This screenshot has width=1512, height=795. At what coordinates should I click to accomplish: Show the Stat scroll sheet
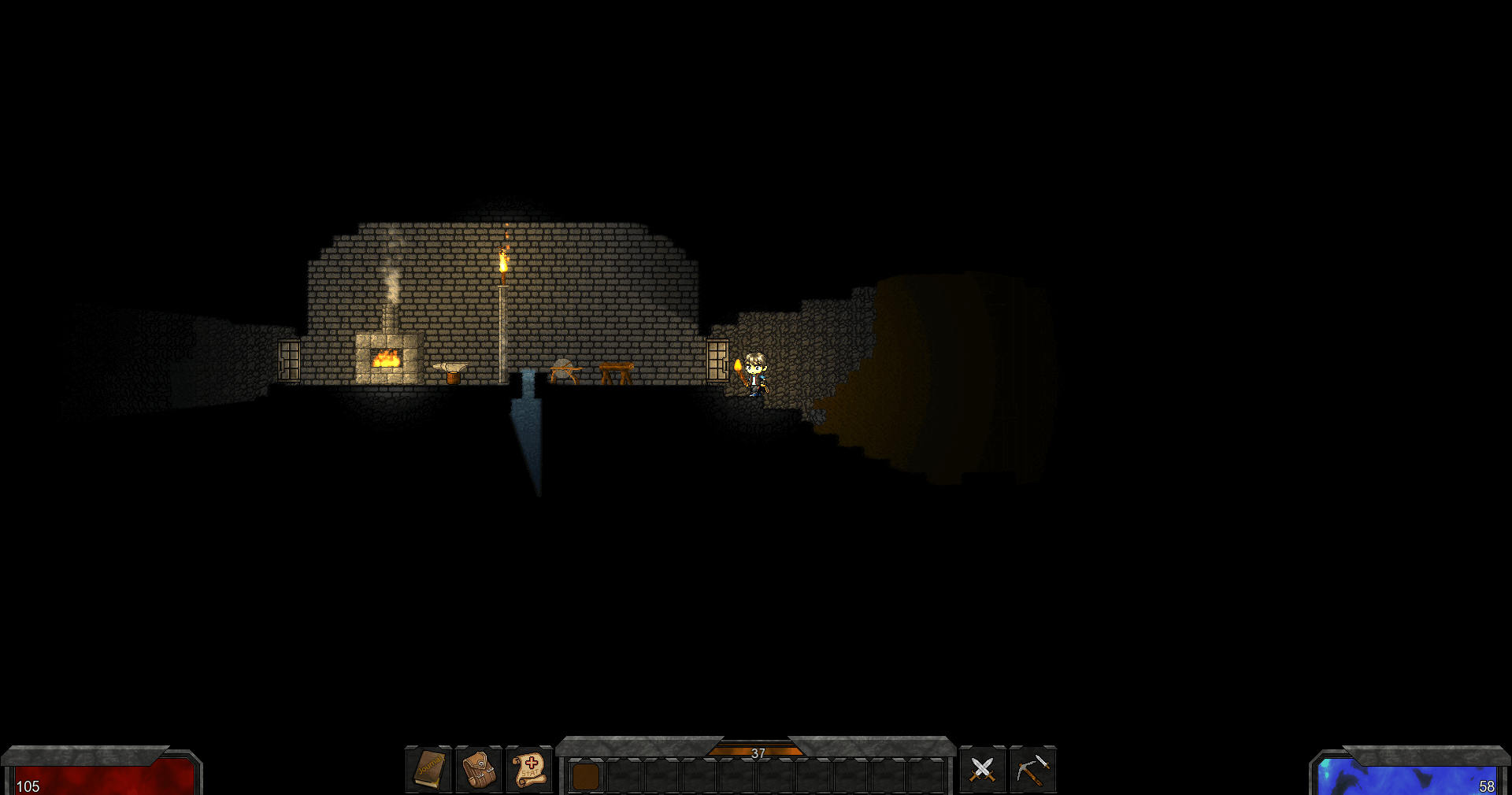pos(529,769)
